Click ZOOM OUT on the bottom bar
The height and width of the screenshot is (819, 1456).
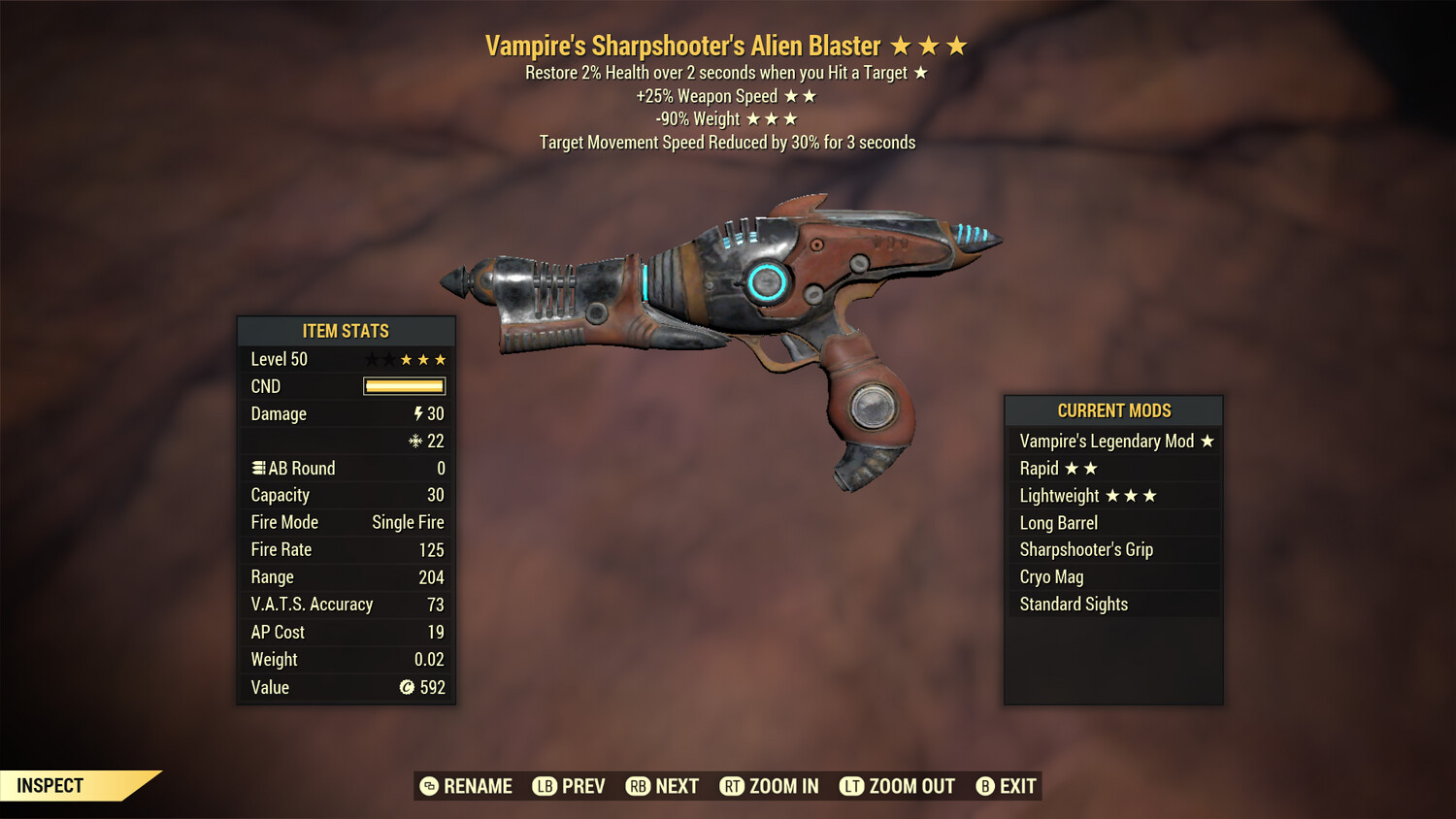(x=910, y=786)
